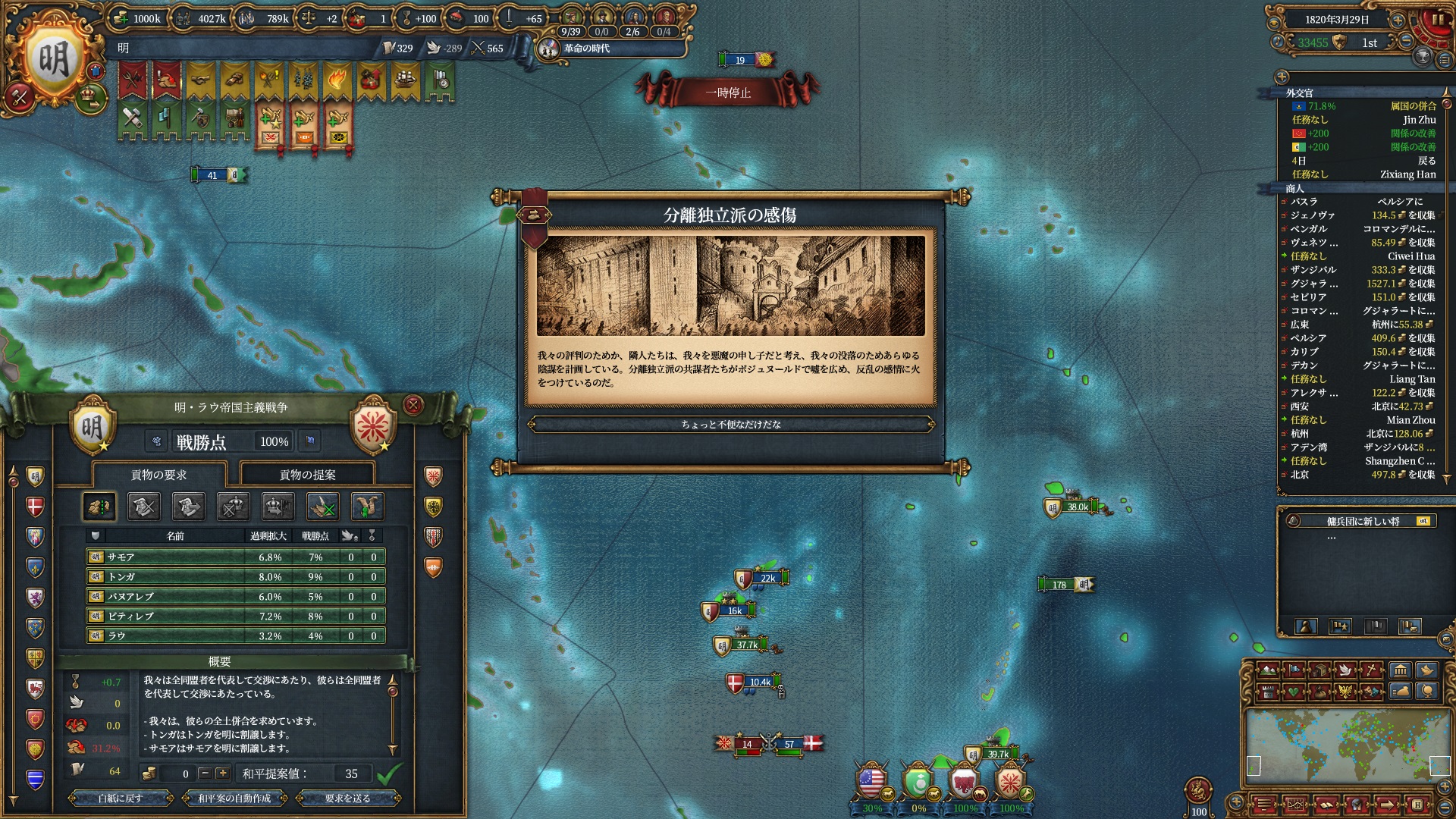Click the 一時停止 pause banner
This screenshot has width=1456, height=819.
tap(727, 93)
